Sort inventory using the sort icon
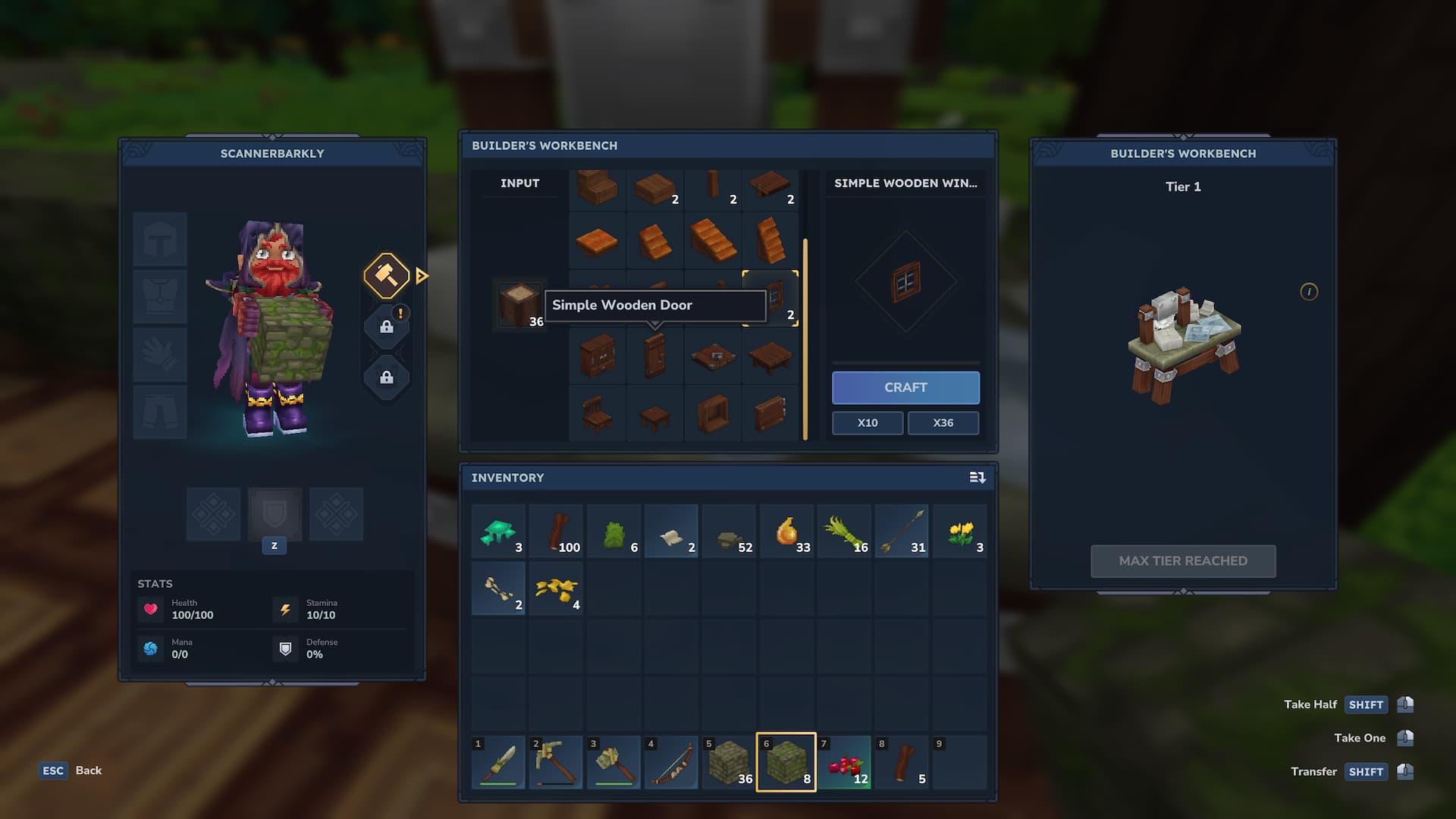This screenshot has width=1456, height=819. [977, 478]
